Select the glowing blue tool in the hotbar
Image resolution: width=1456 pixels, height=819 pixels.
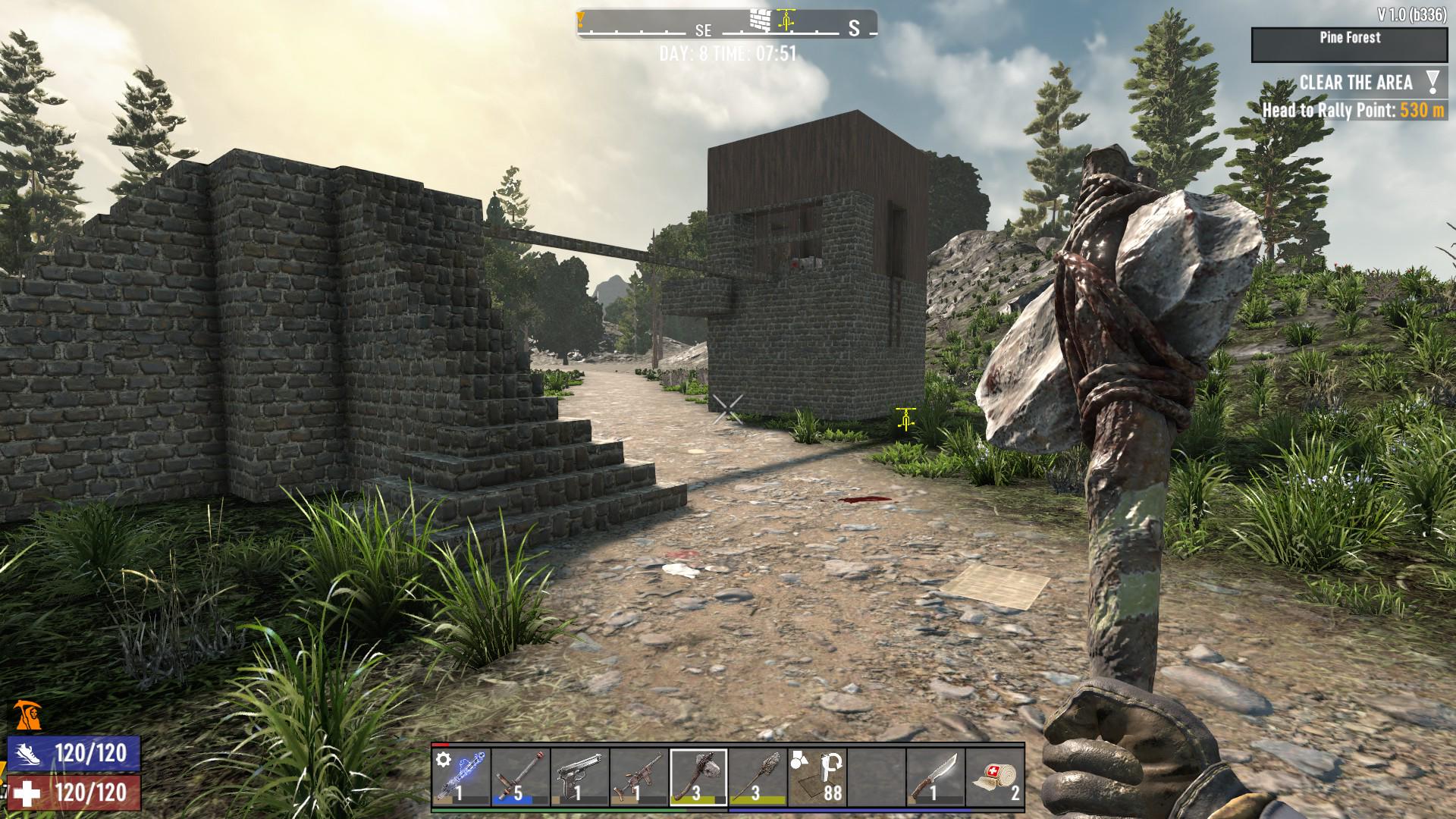coord(461,777)
